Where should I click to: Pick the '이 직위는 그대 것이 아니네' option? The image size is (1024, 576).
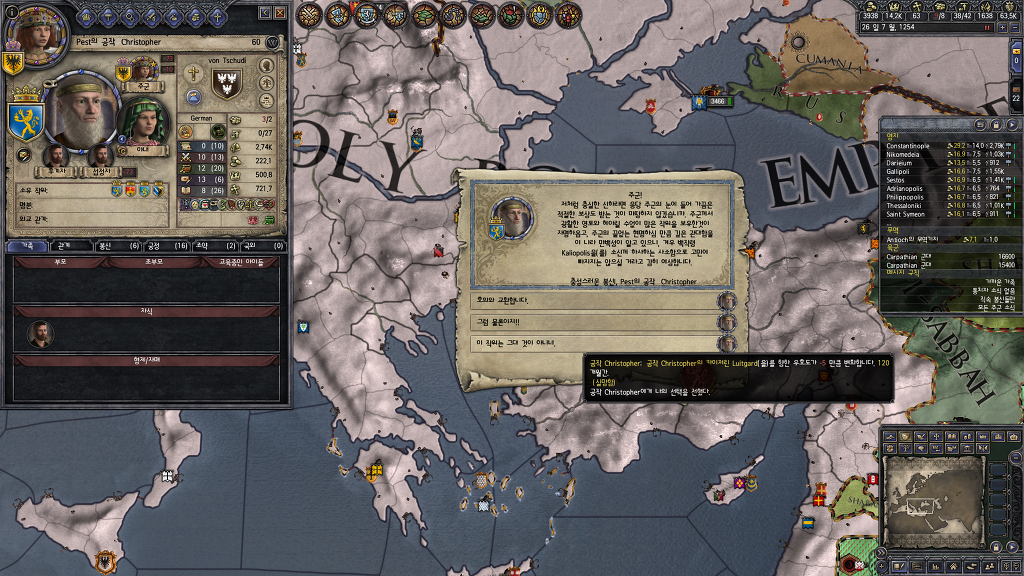tap(595, 344)
